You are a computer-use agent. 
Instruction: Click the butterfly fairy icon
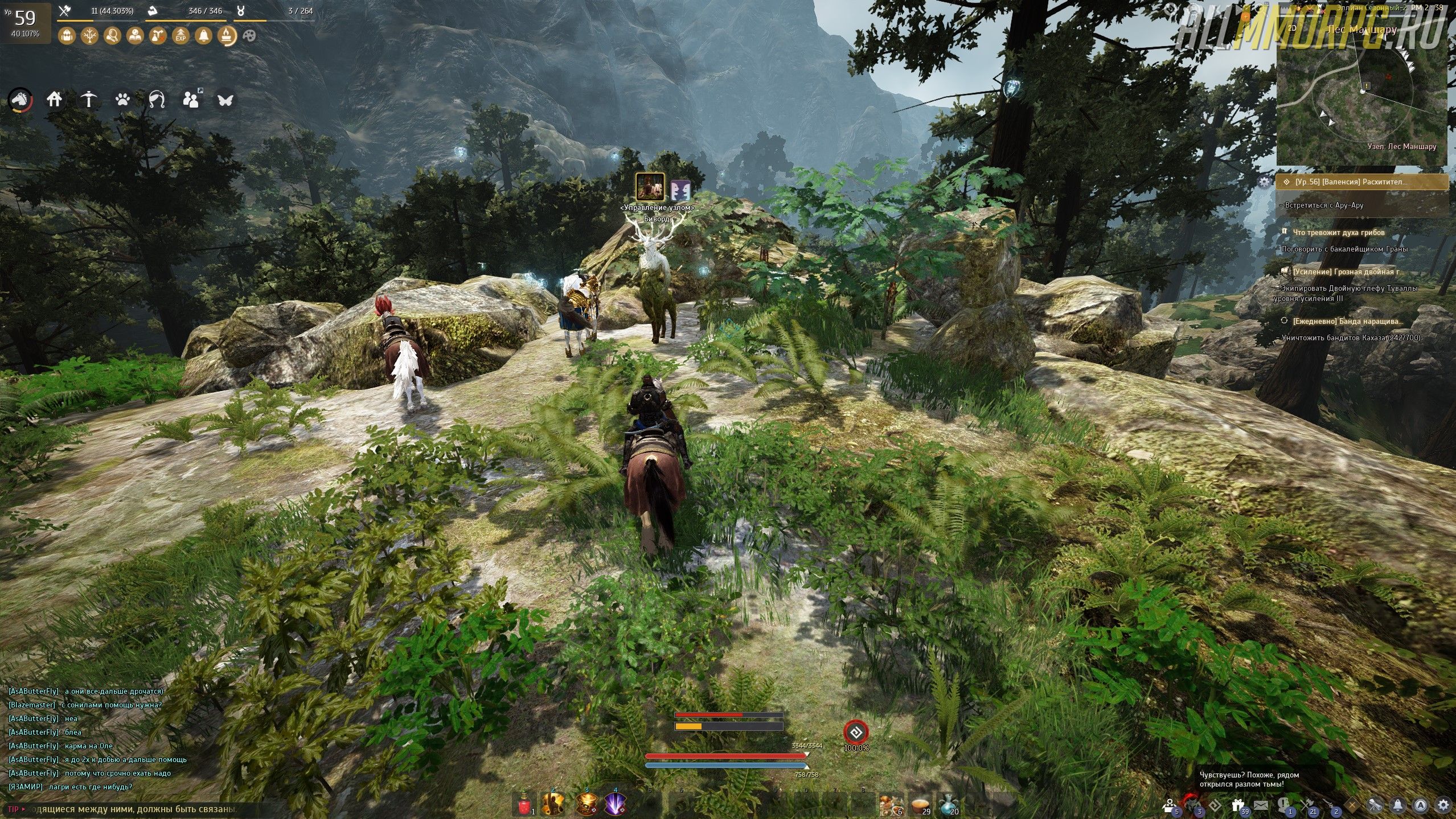(x=225, y=100)
